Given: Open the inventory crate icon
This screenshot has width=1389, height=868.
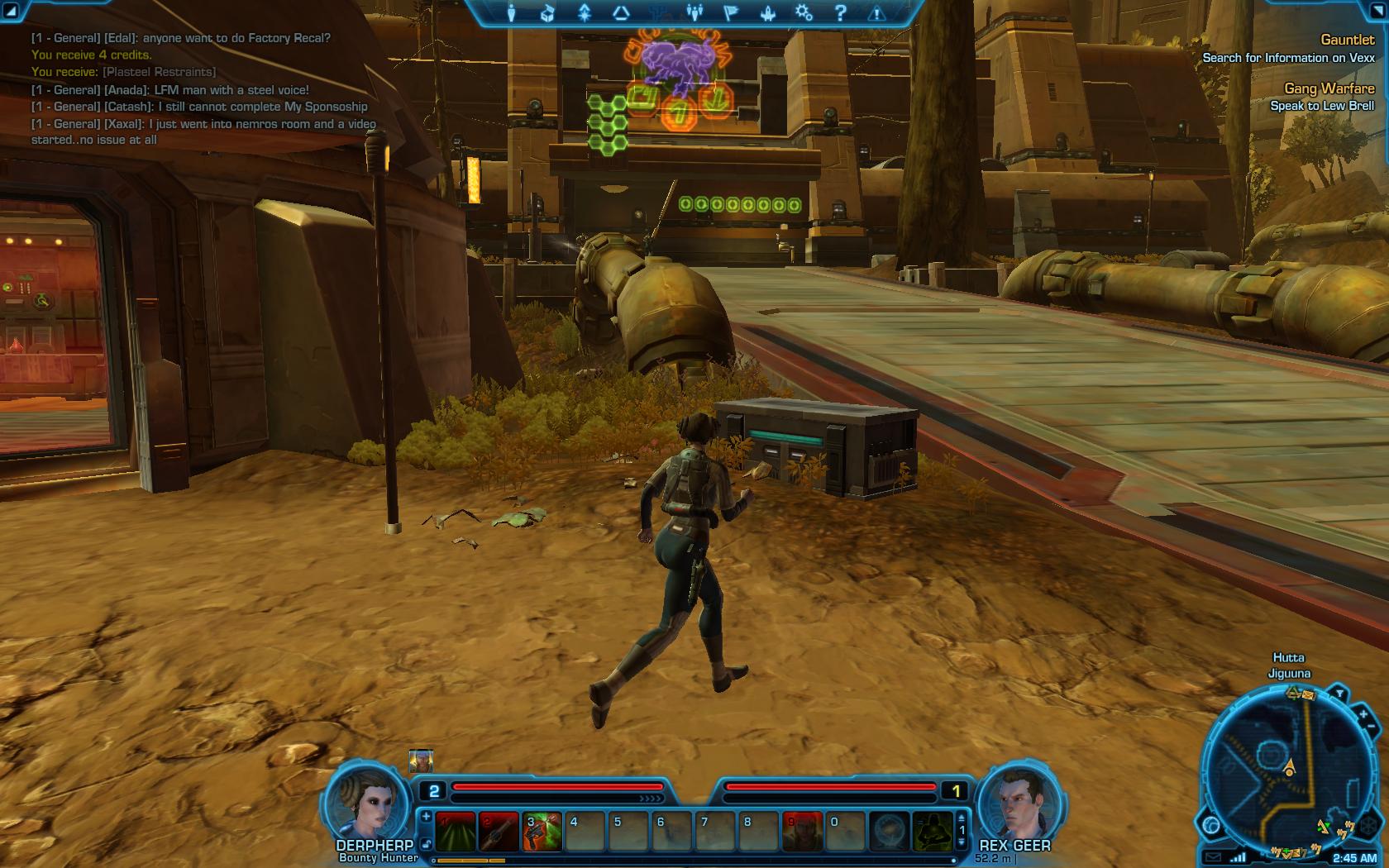Looking at the screenshot, I should pos(547,13).
